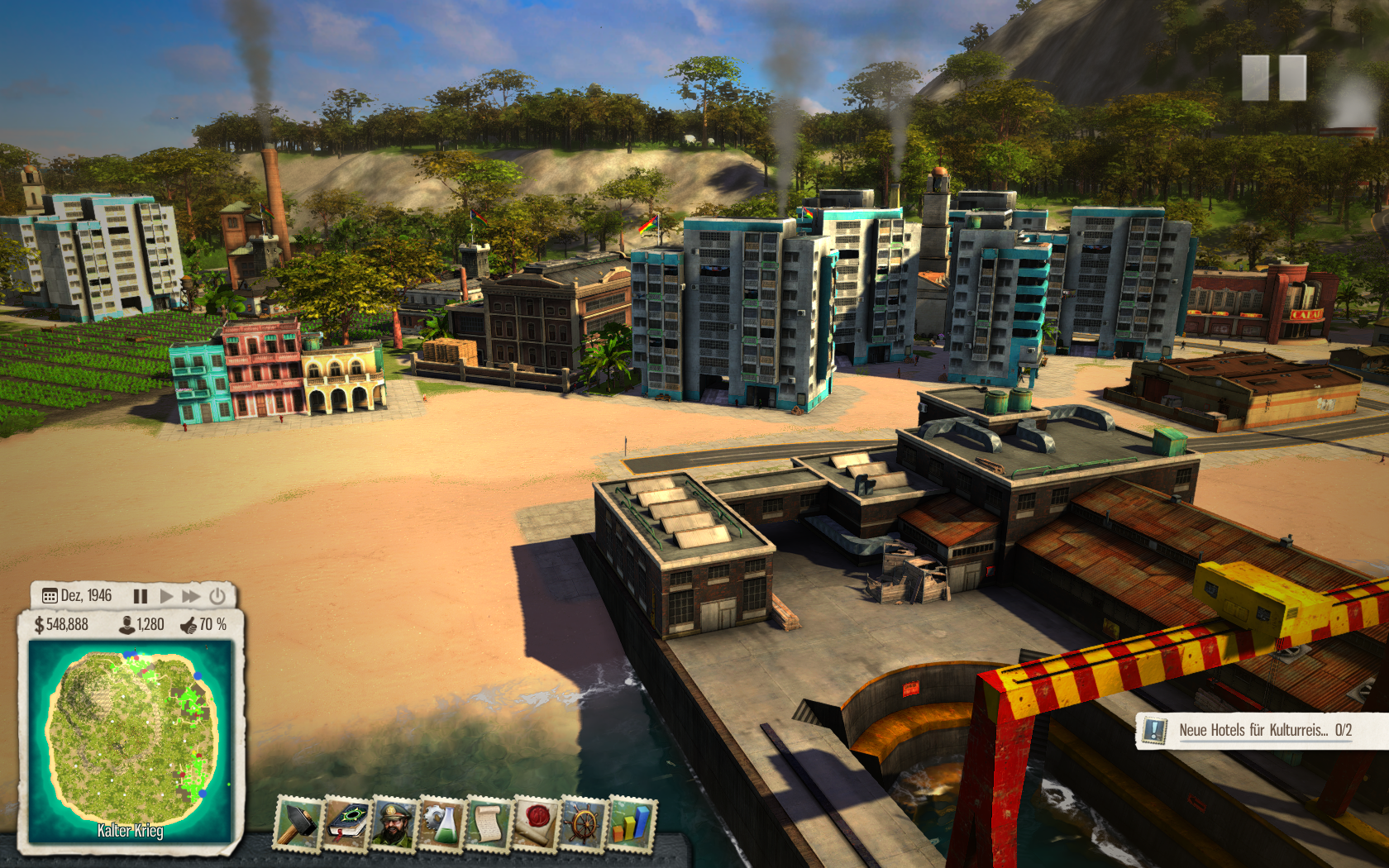Set game speed to normal play
Screen dimensions: 1389x868
[x=166, y=596]
